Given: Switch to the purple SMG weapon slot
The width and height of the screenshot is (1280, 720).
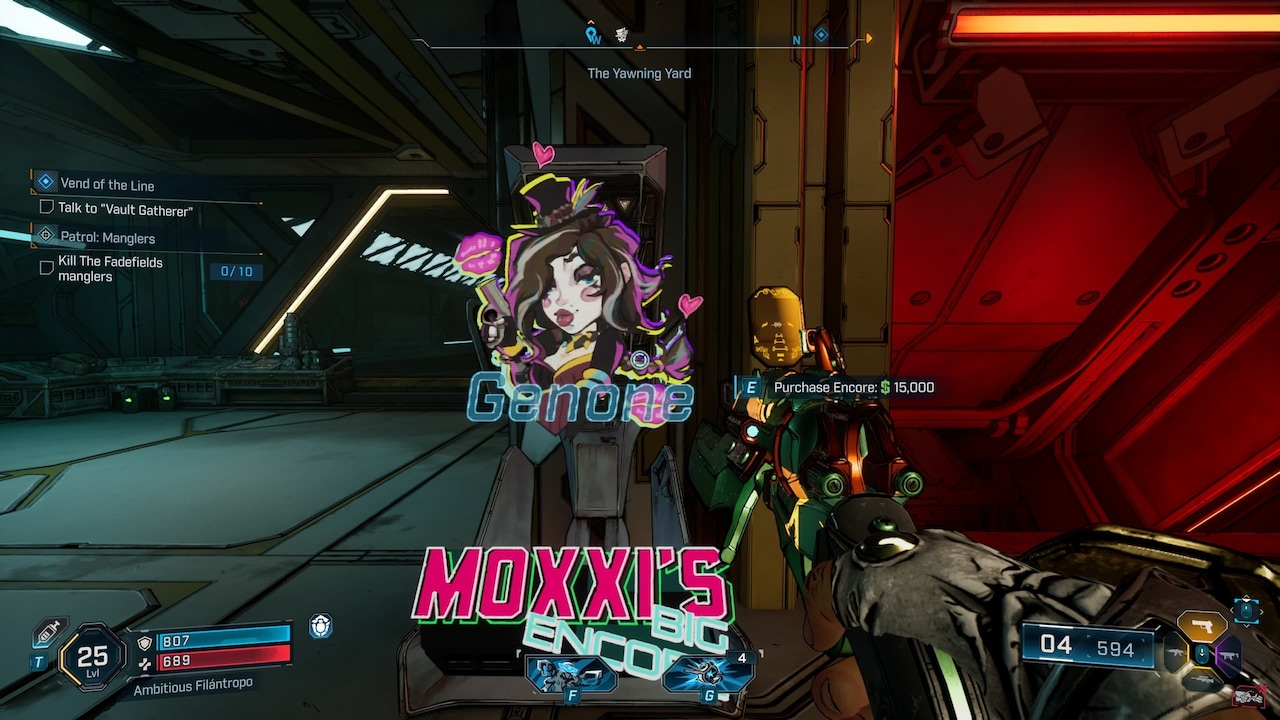Looking at the screenshot, I should 1227,656.
